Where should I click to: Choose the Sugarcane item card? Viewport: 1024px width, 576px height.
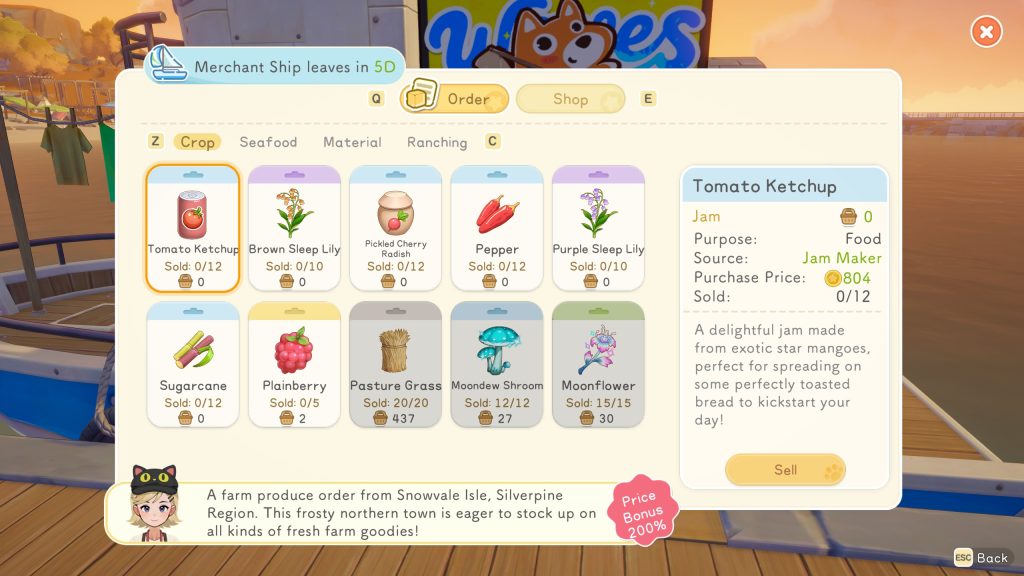pos(193,364)
